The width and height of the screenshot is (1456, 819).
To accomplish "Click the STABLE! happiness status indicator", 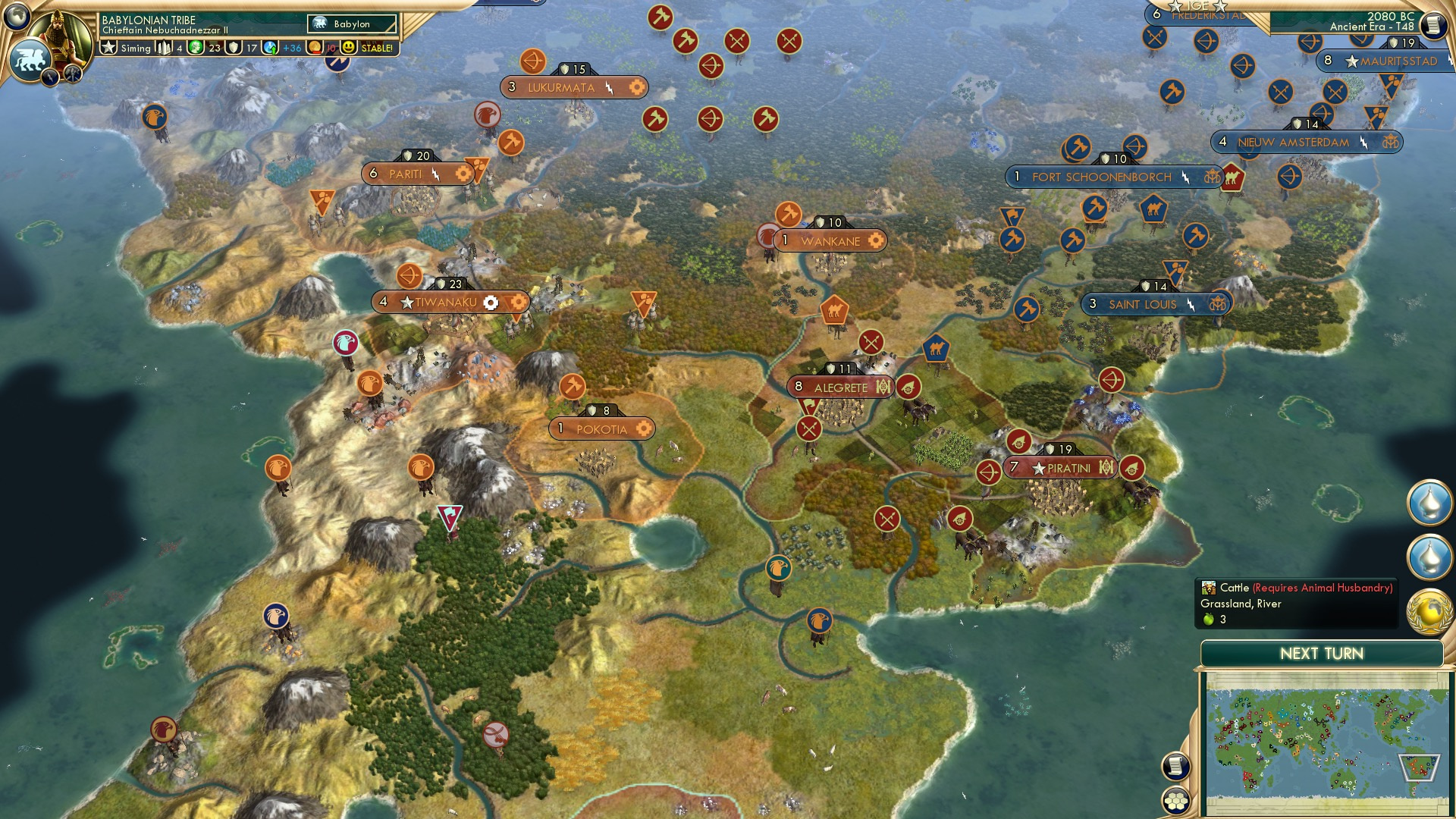I will click(x=376, y=47).
